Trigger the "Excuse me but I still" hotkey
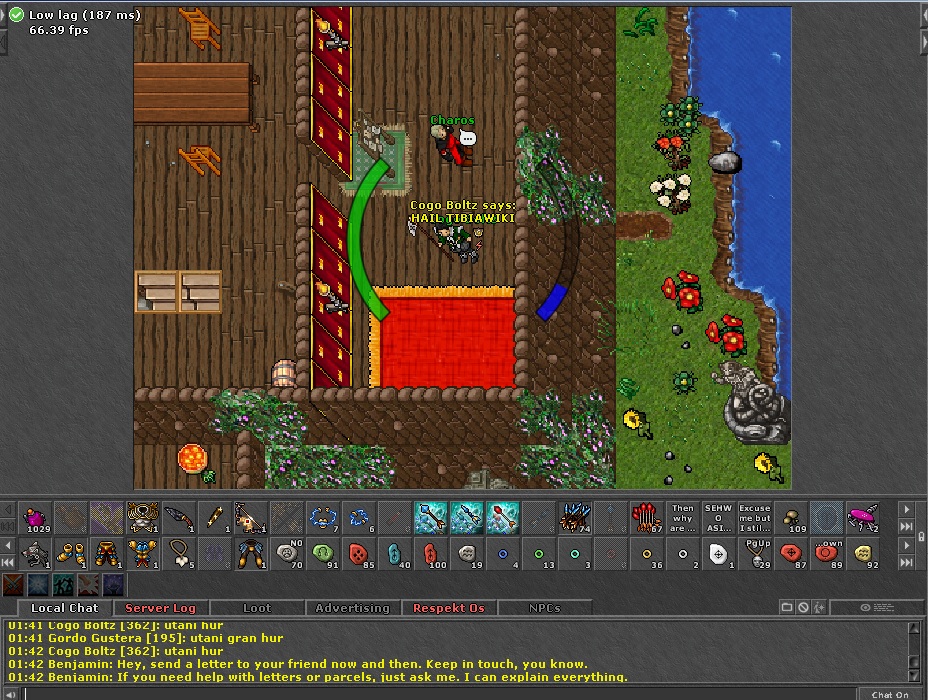Screen dimensions: 928x700 [755, 518]
